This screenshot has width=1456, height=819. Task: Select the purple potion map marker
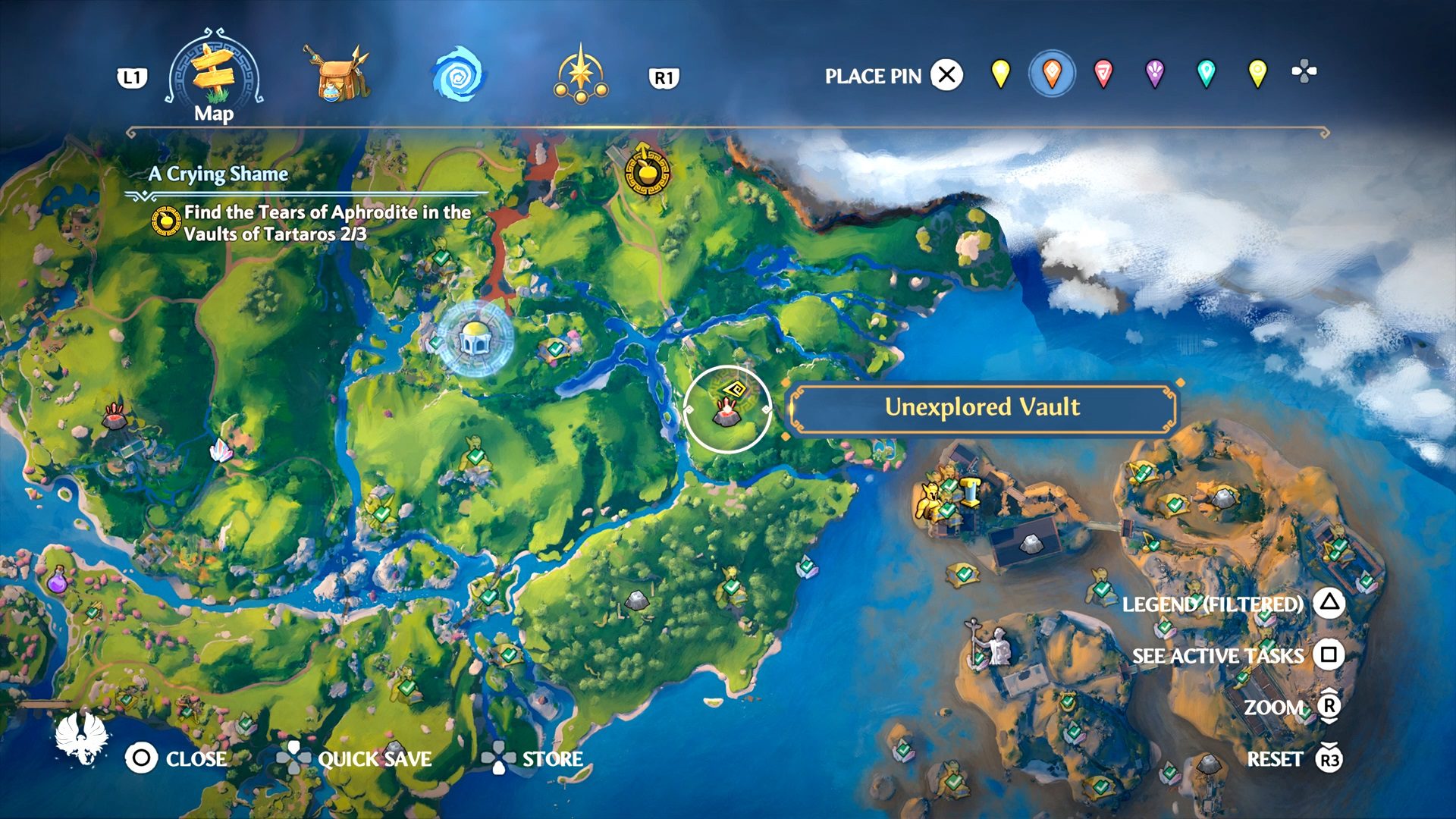point(58,581)
